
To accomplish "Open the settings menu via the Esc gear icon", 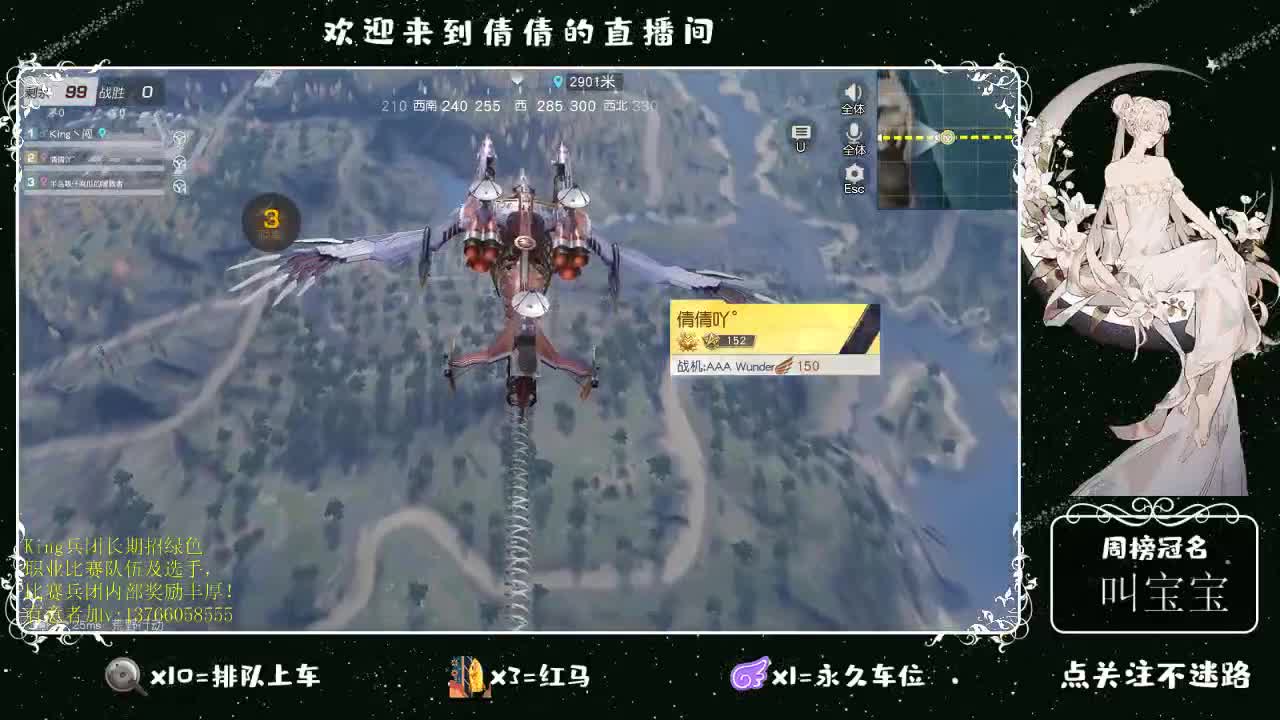I will point(853,172).
